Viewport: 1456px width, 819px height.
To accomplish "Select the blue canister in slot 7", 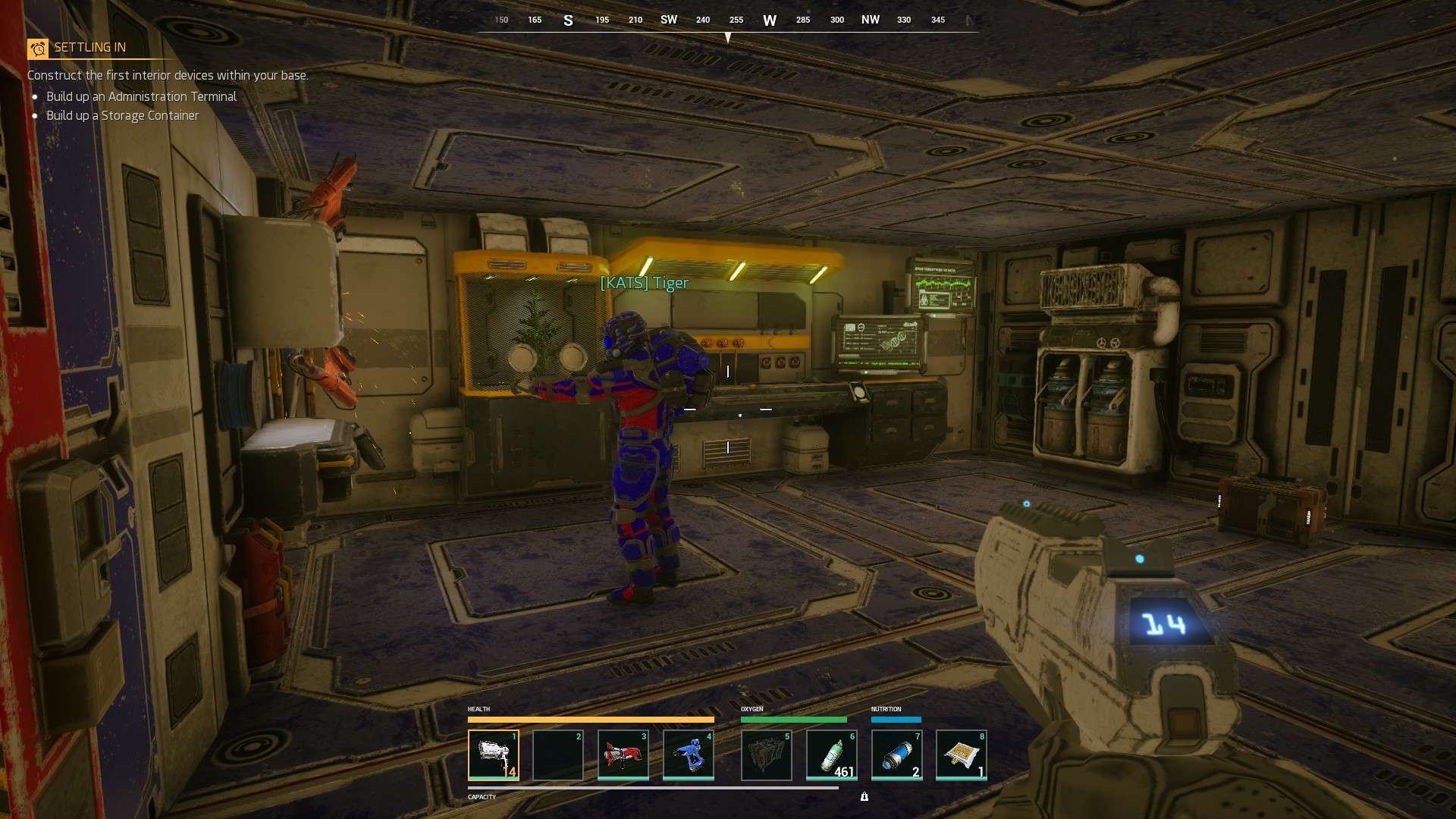I will click(x=896, y=755).
